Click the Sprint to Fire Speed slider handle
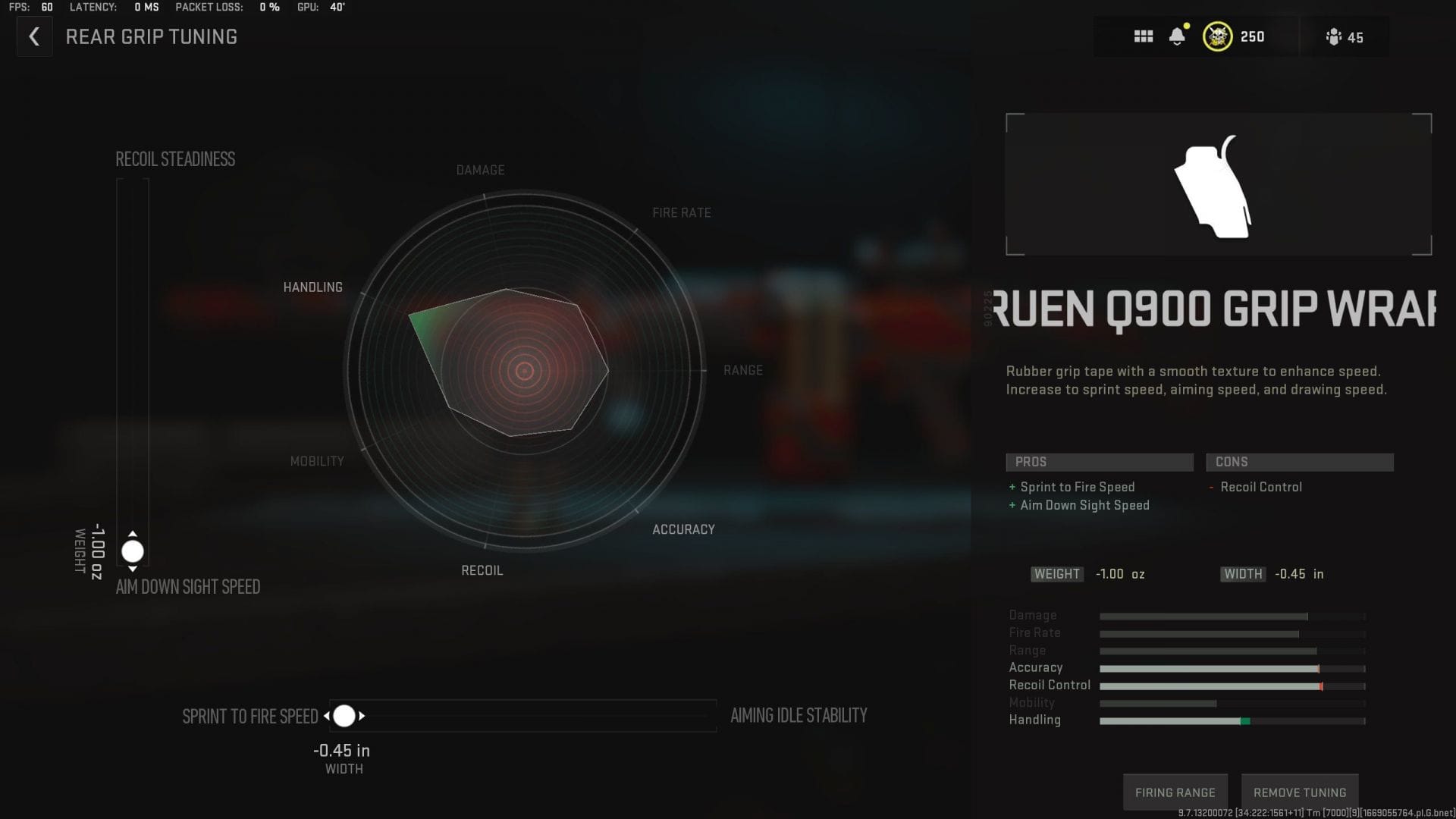The height and width of the screenshot is (819, 1456). pos(346,715)
